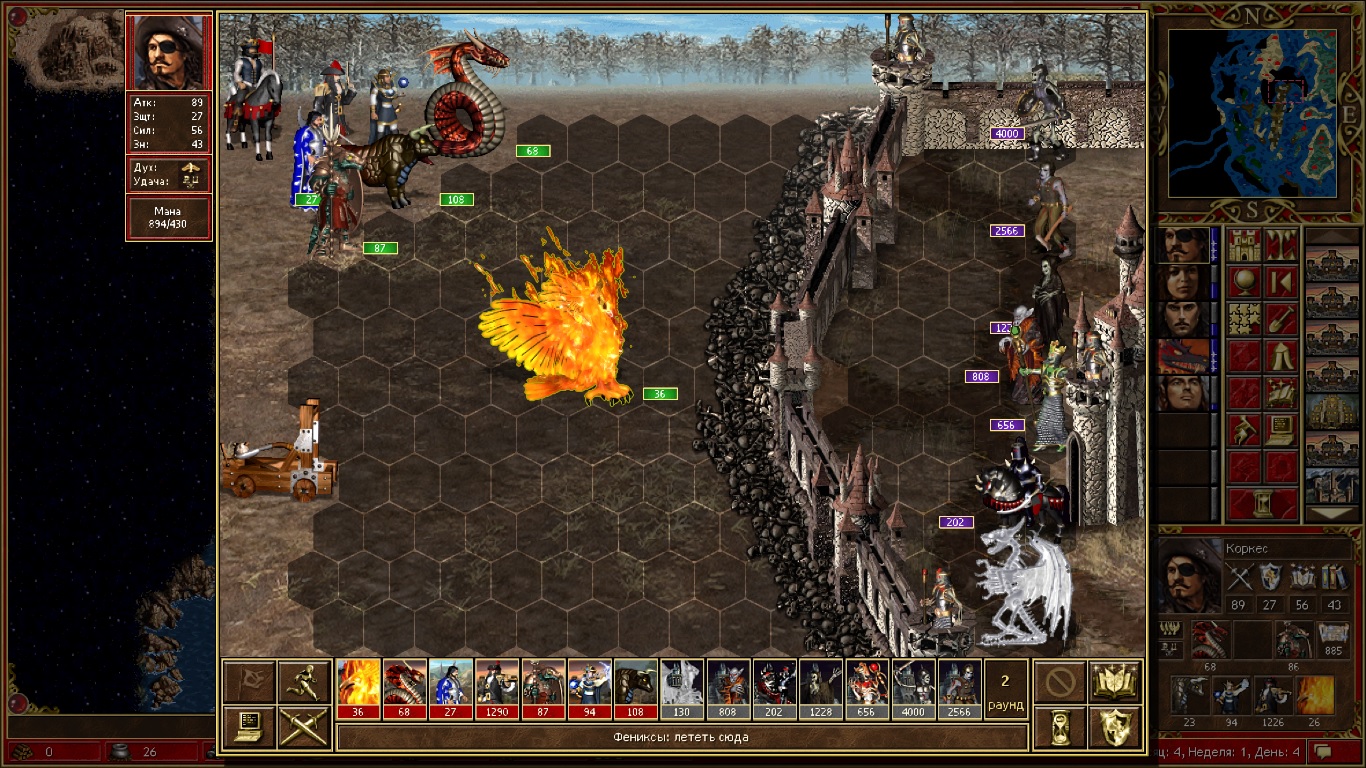Choose the skeleton stack portrait showing 4000
The image size is (1366, 768).
click(x=911, y=688)
